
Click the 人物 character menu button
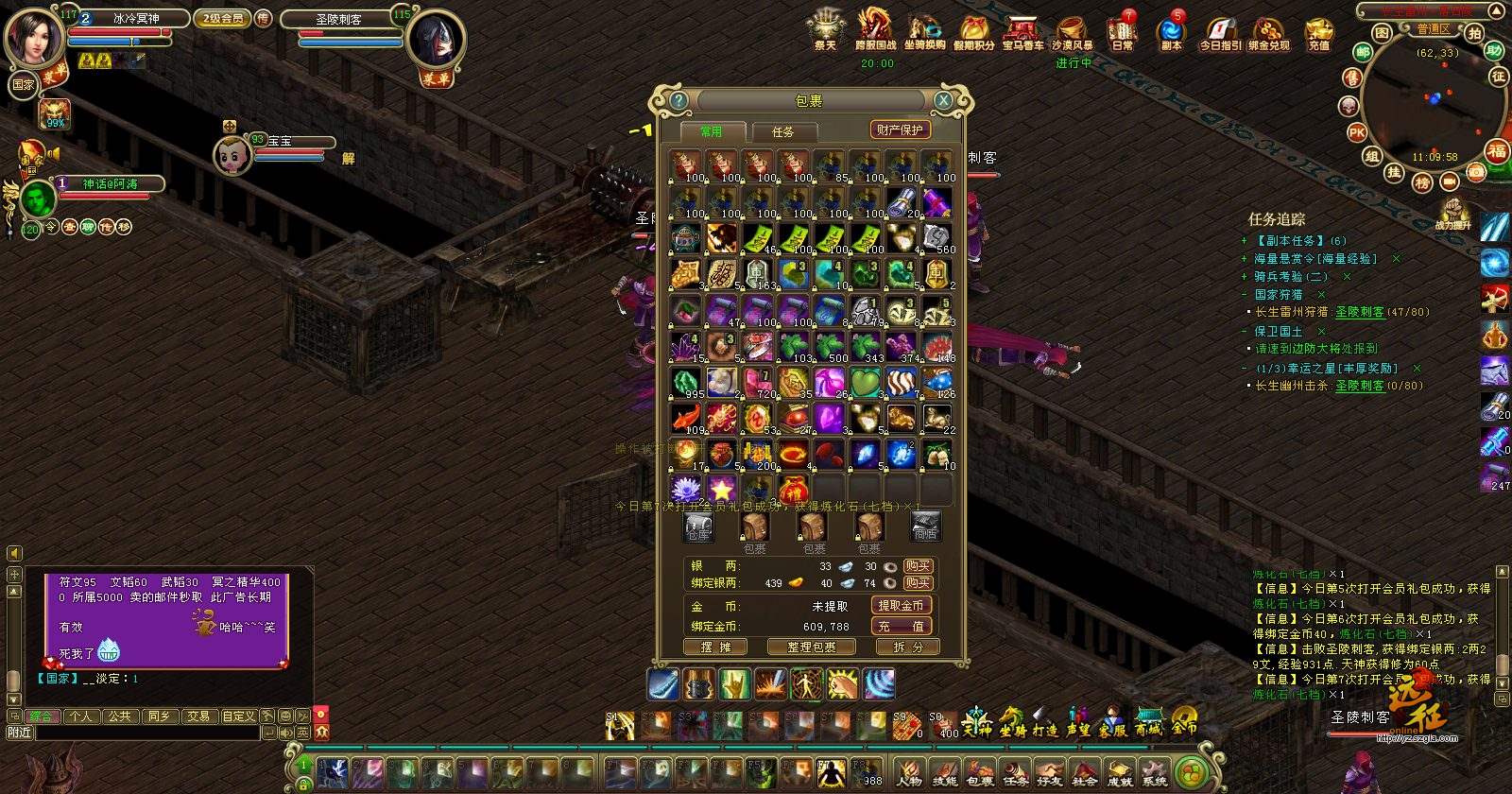click(x=909, y=771)
